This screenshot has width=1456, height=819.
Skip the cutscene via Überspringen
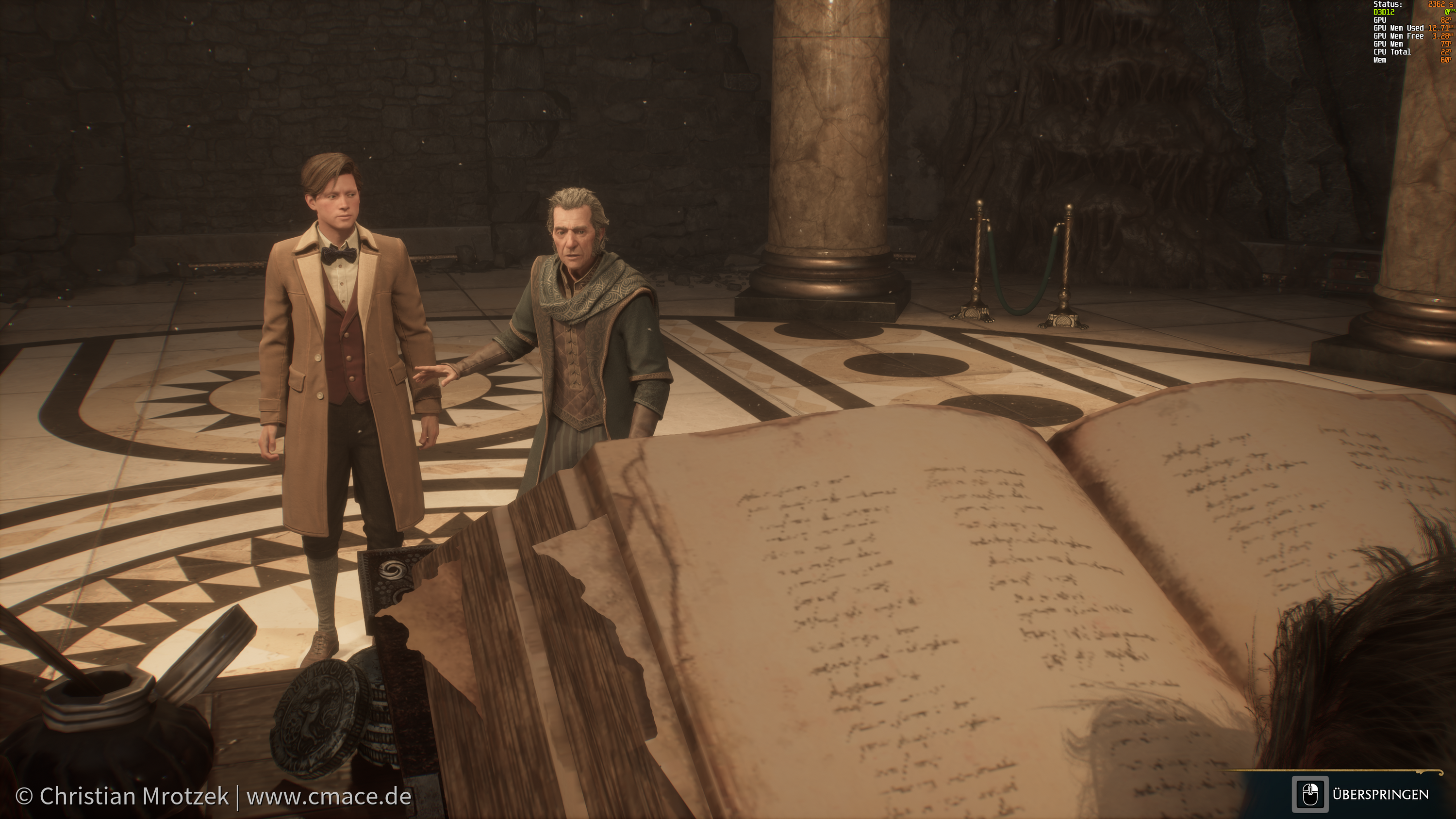click(1363, 795)
